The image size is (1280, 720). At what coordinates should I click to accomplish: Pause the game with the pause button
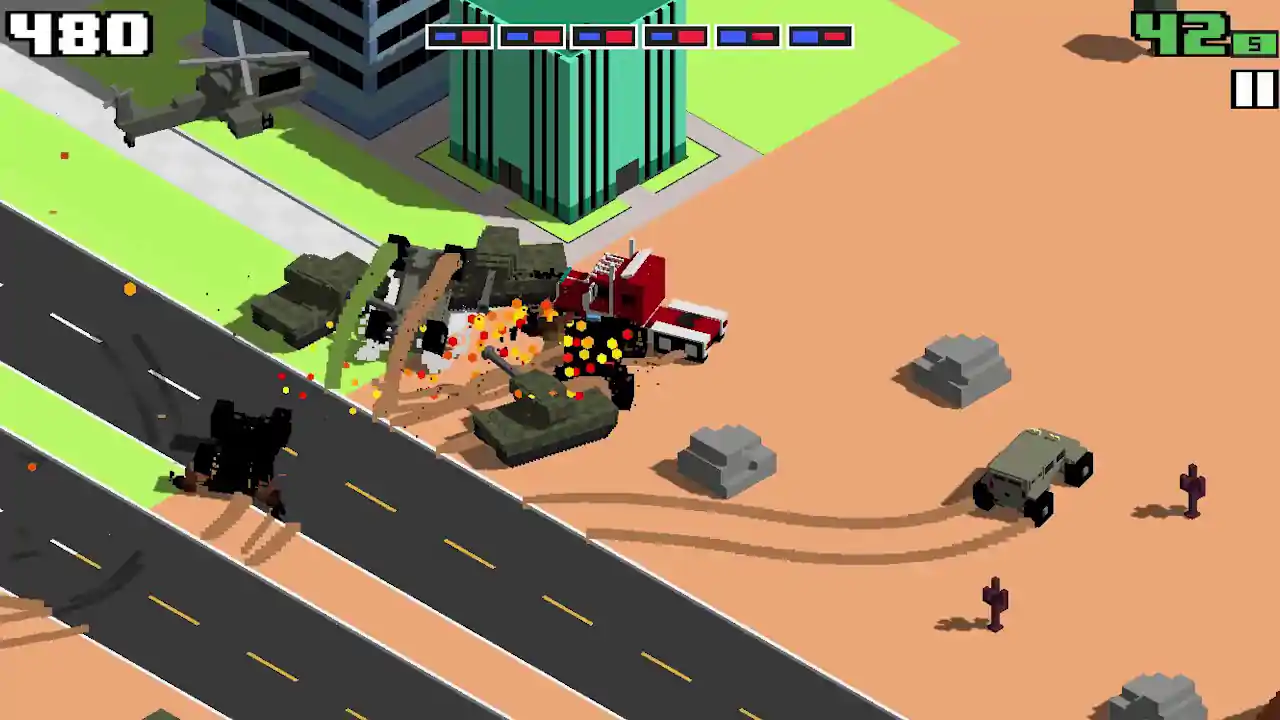click(1253, 90)
